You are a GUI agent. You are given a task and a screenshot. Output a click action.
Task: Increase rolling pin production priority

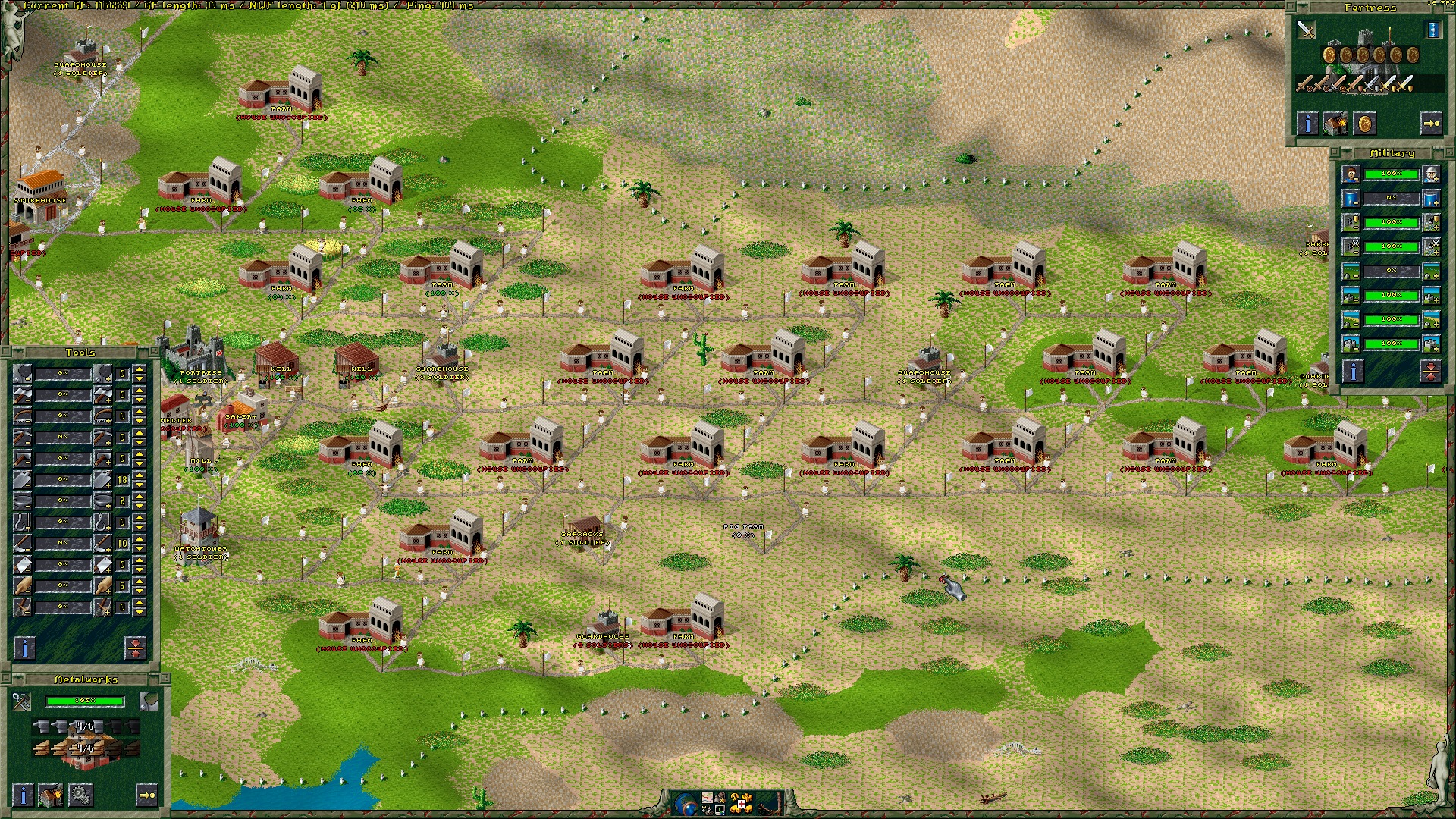(103, 585)
